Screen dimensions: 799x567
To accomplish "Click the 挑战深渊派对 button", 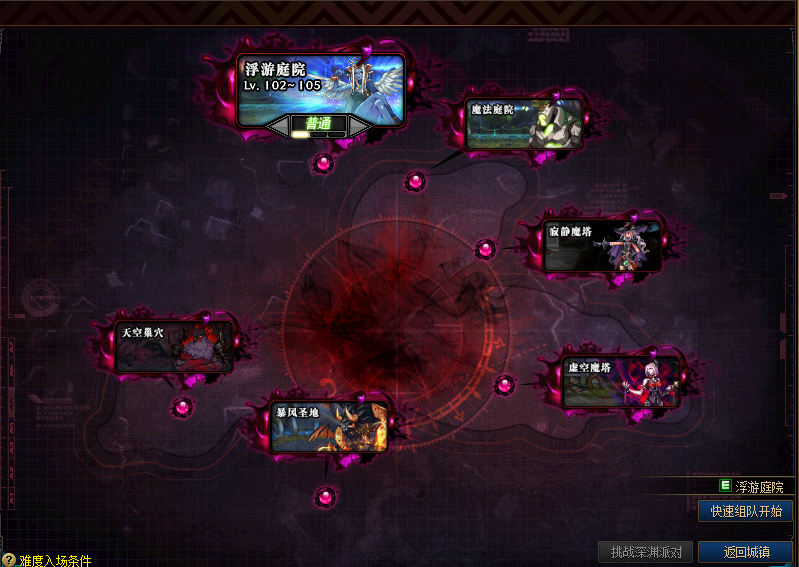I will click(645, 552).
